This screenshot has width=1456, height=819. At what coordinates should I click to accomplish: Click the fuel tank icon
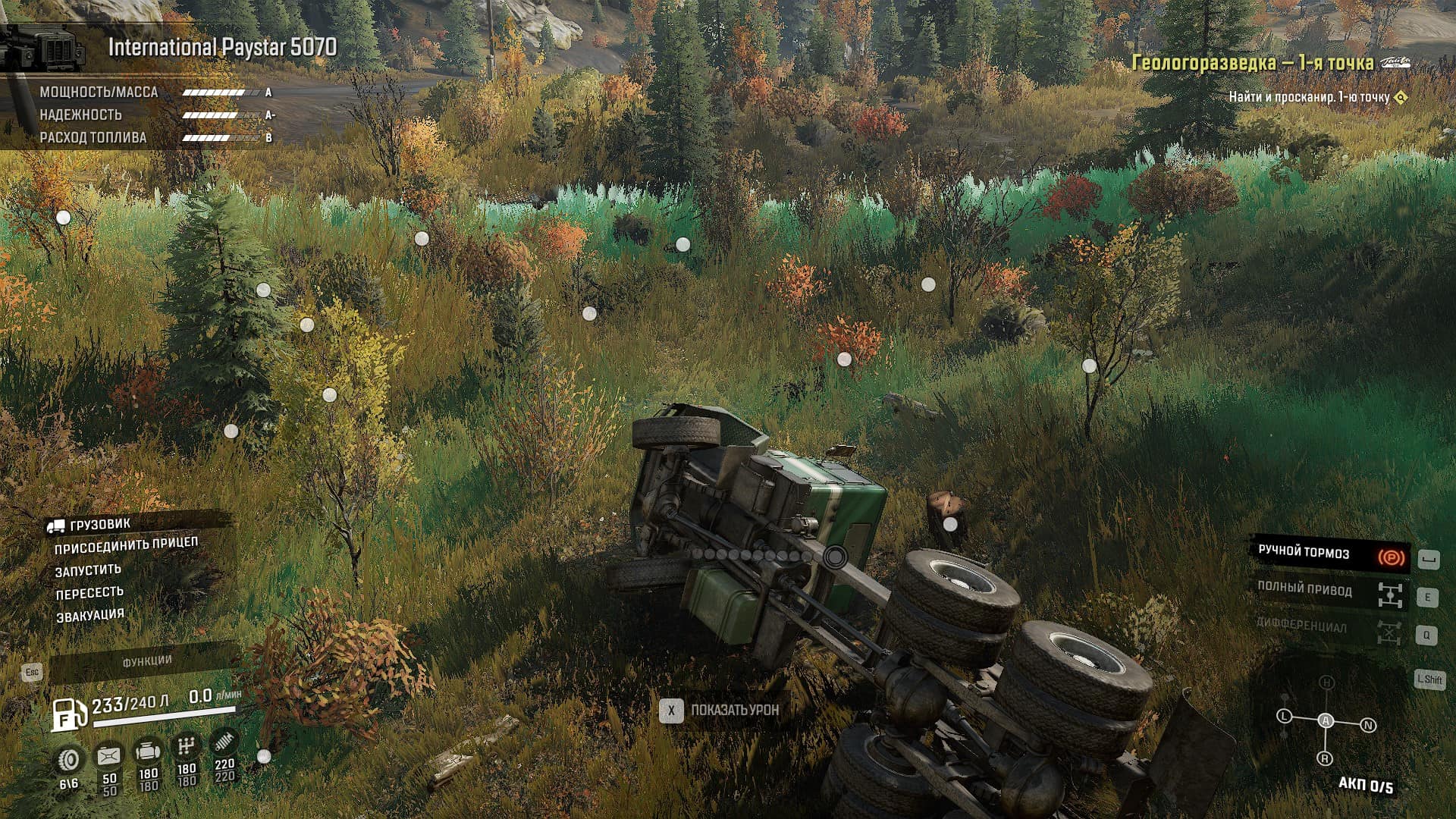click(x=68, y=714)
